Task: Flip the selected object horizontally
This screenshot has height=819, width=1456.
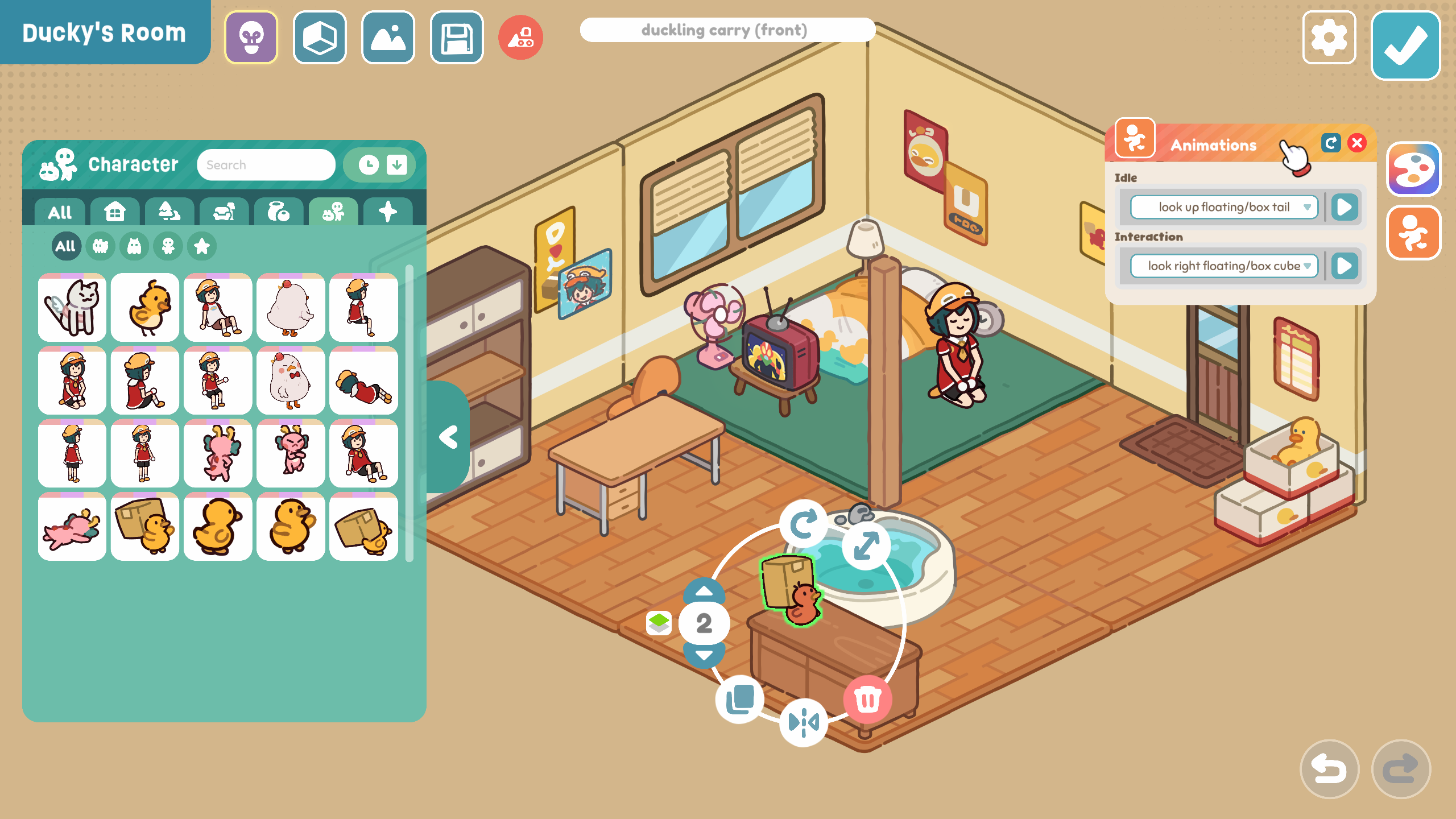Action: point(803,722)
